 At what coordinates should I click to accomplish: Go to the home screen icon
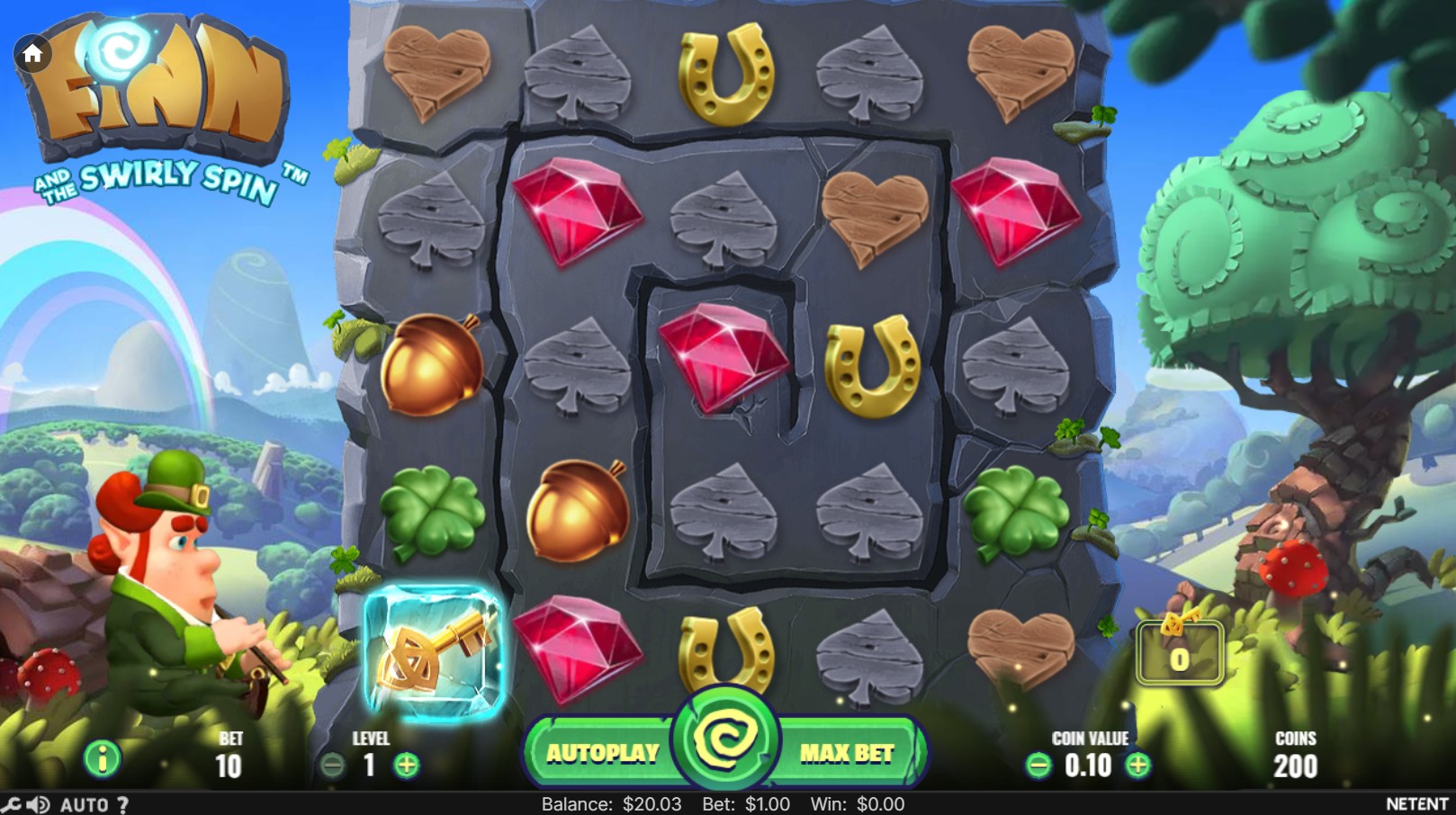tap(32, 55)
